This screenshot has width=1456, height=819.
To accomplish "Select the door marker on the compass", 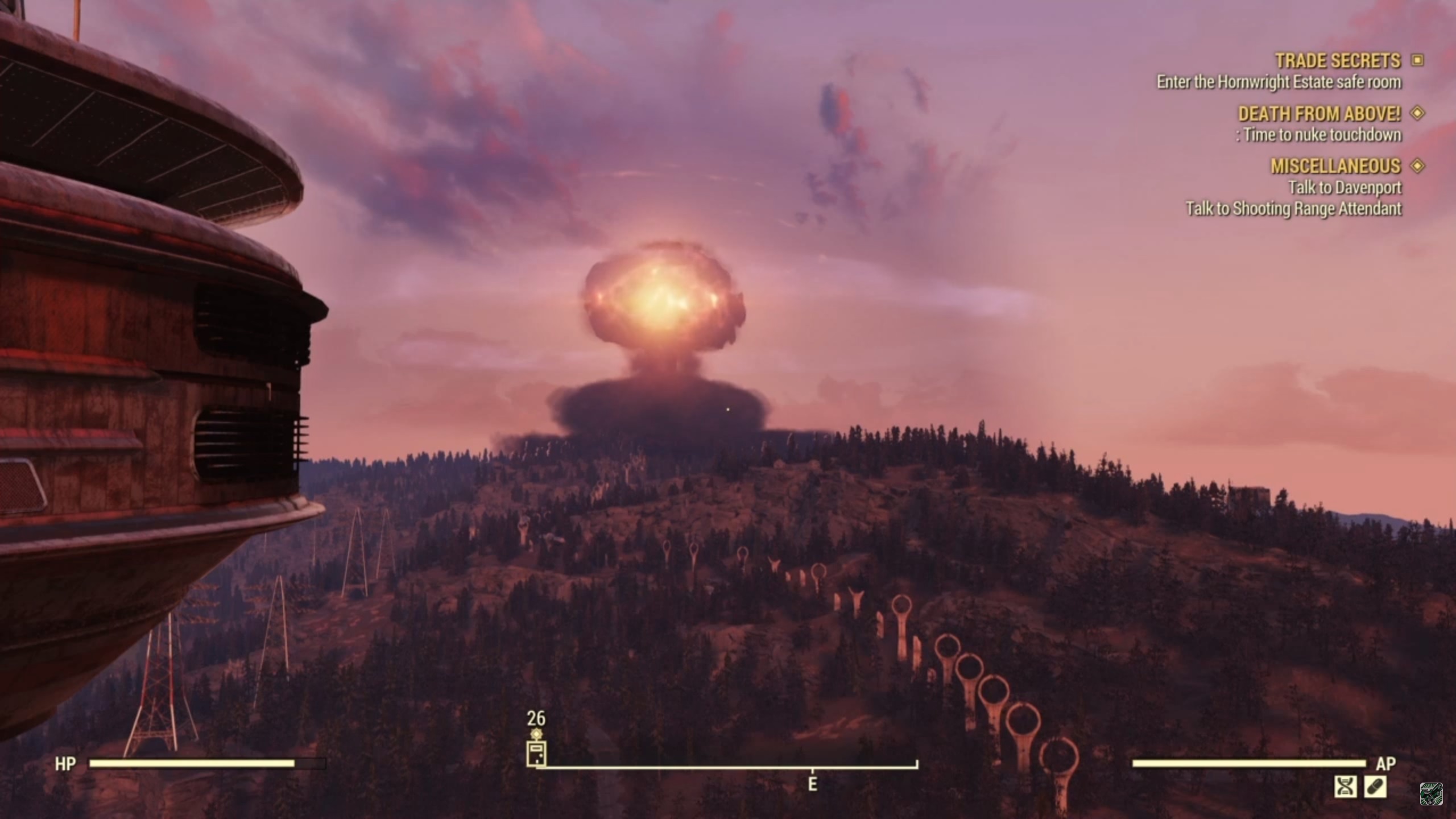I will [536, 754].
